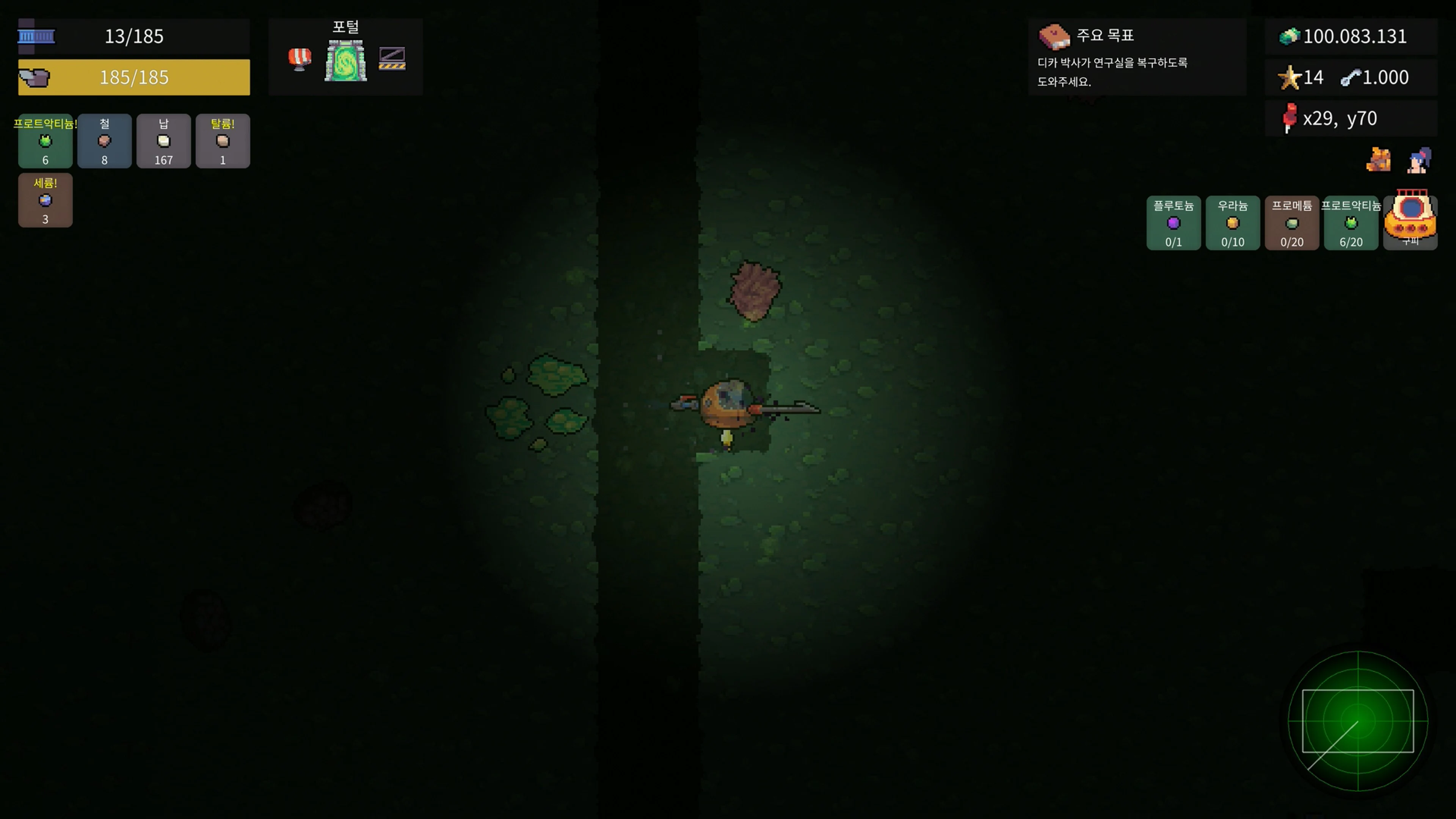Select the 납 167 inventory slot
The width and height of the screenshot is (1456, 819).
pyautogui.click(x=163, y=141)
